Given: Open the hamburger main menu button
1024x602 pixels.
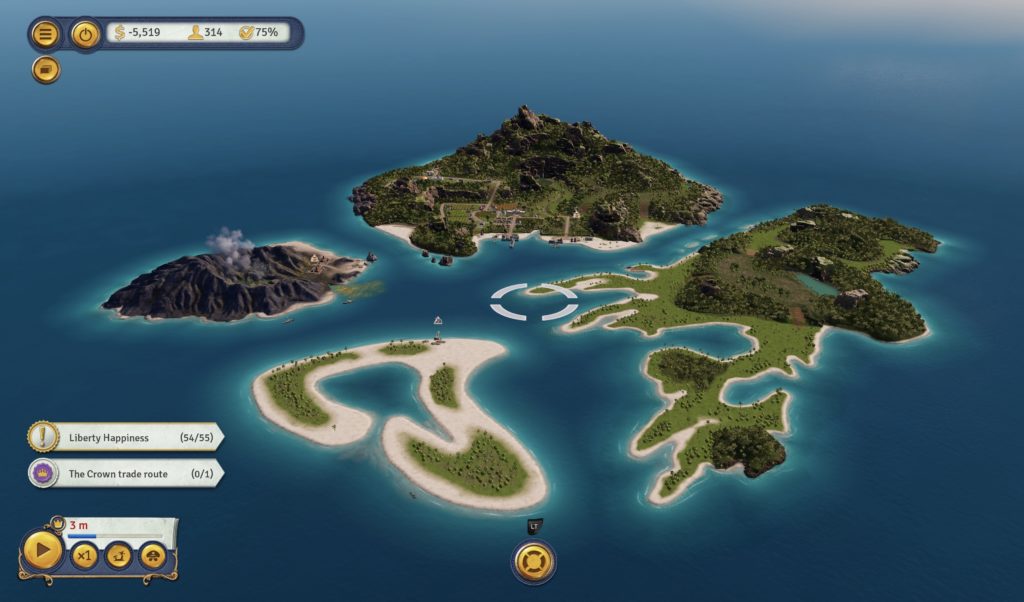Looking at the screenshot, I should click(45, 34).
